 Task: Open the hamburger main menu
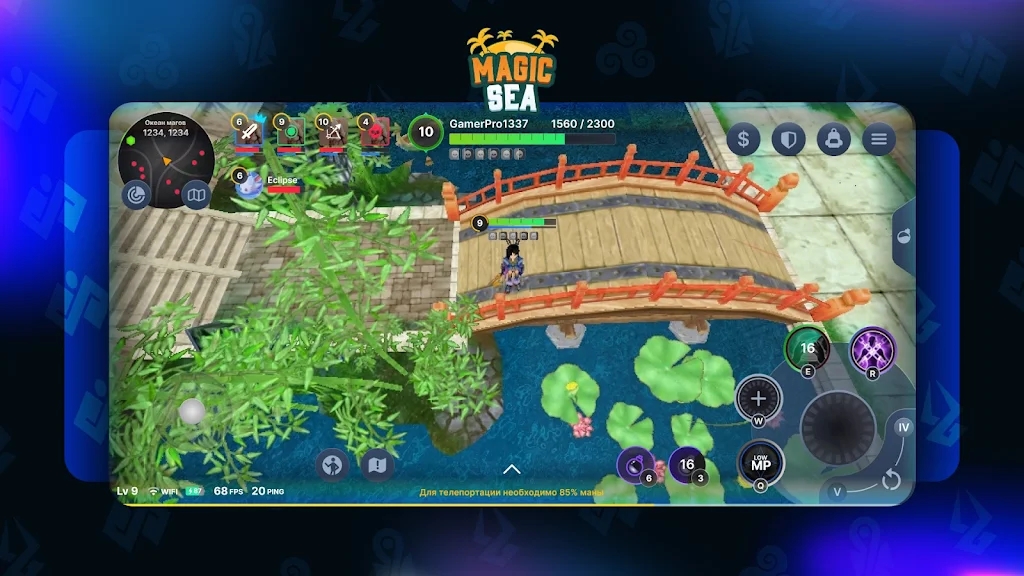coord(878,139)
